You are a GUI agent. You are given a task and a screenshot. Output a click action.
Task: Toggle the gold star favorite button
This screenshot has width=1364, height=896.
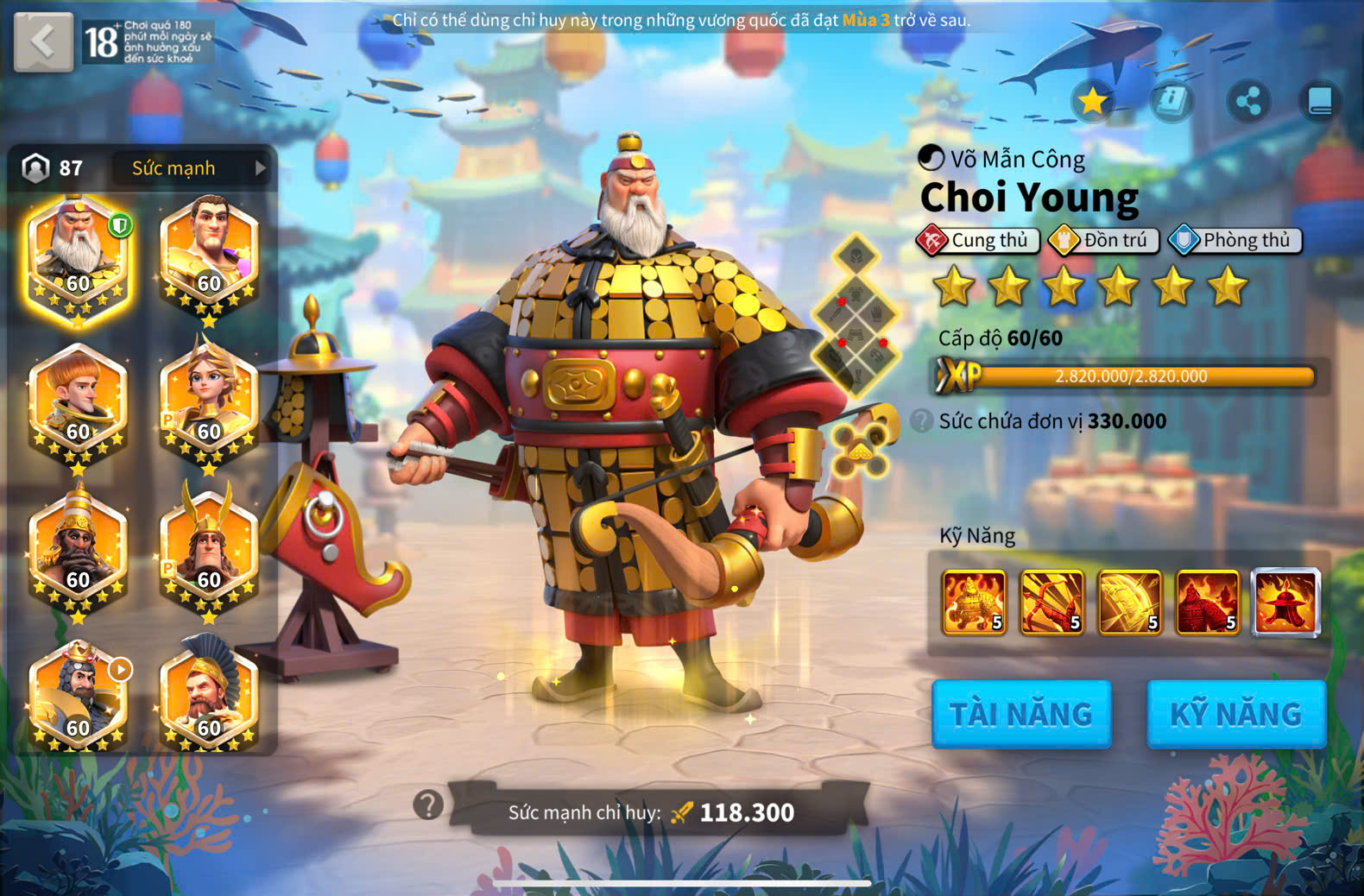coord(1093,102)
